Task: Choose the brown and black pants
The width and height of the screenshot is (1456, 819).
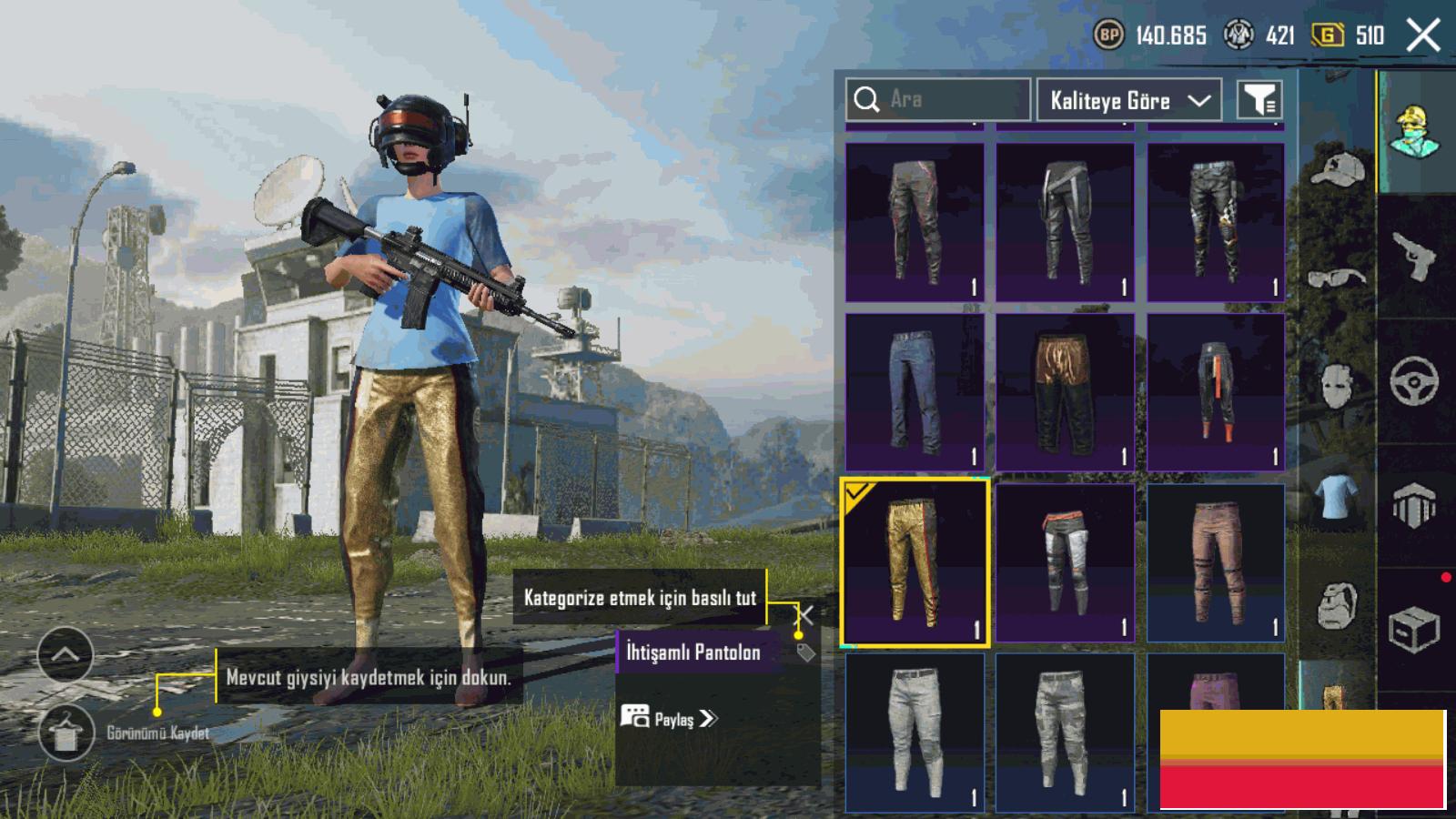Action: (x=1065, y=392)
